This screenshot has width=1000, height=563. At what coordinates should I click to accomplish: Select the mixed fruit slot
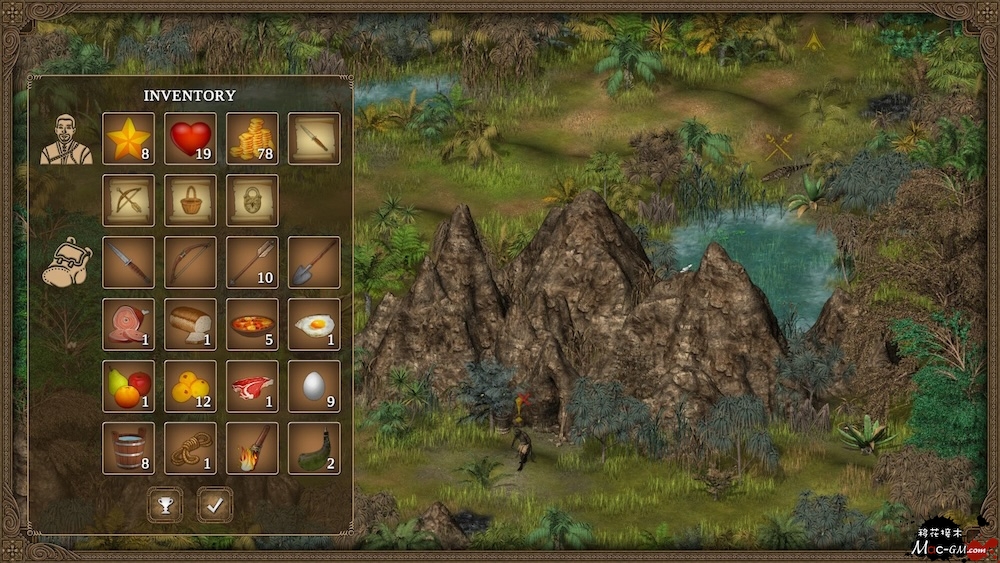pos(129,386)
